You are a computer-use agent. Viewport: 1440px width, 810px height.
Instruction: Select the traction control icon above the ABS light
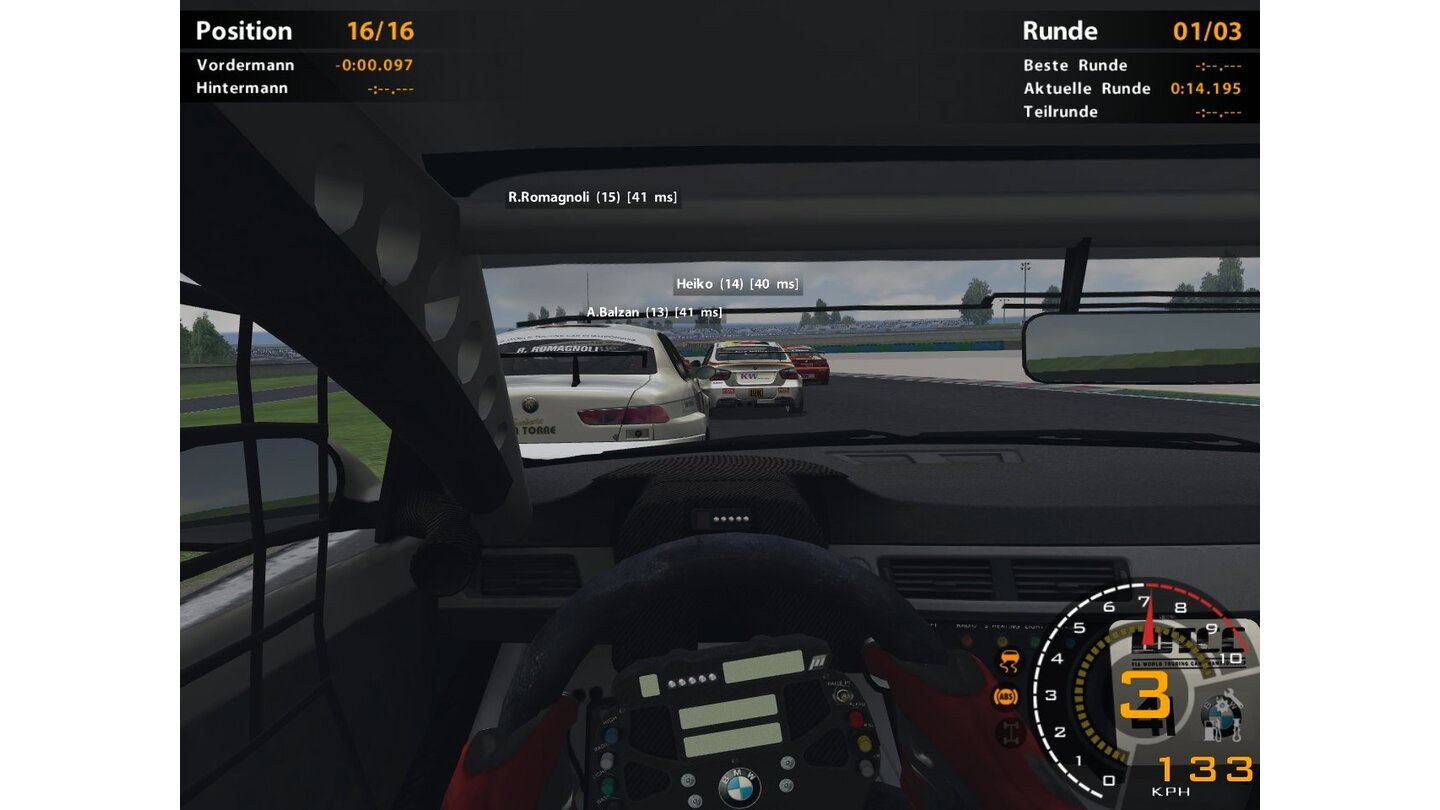[x=1008, y=660]
